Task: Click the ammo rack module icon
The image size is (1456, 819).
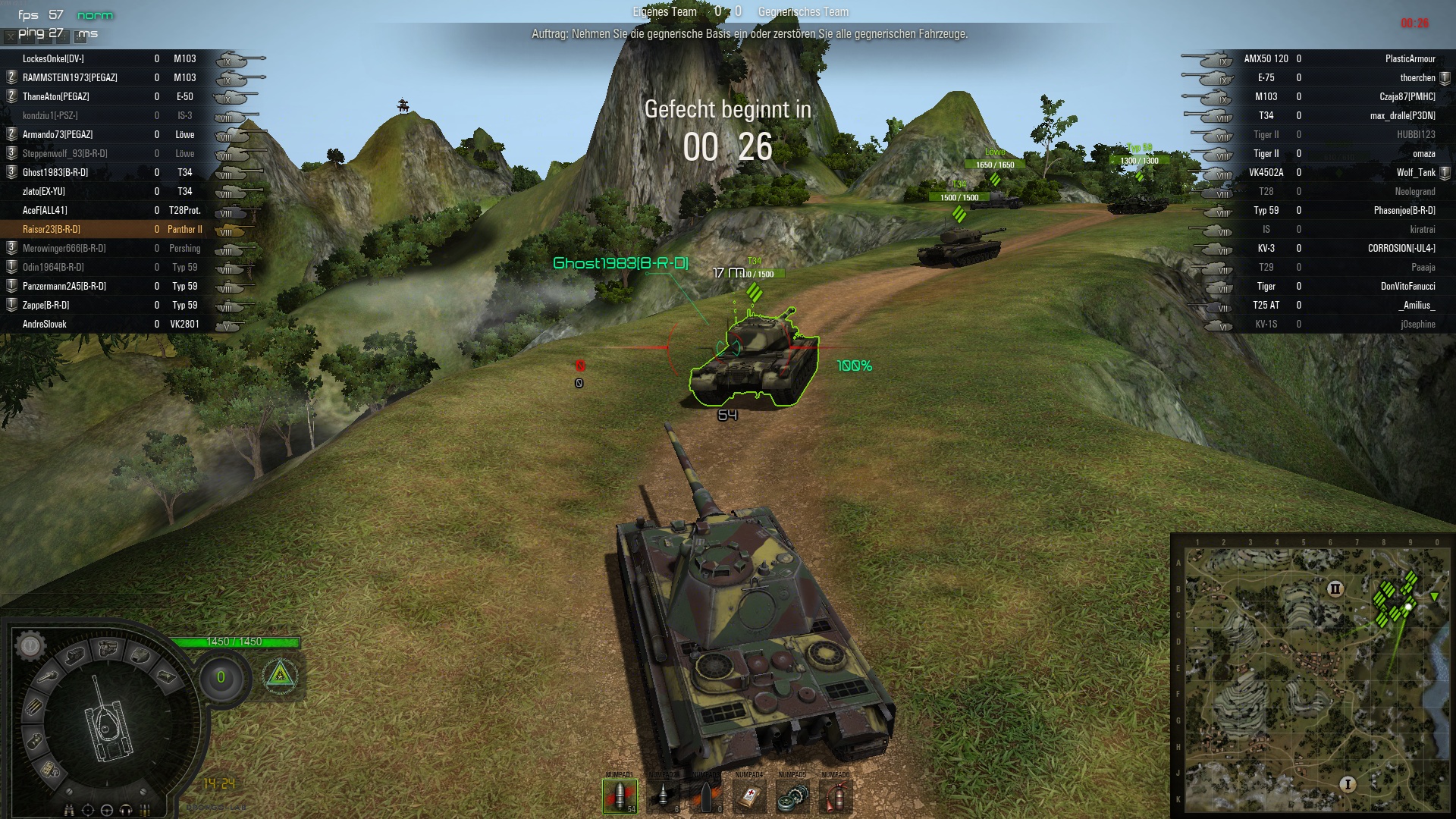Action: pyautogui.click(x=33, y=707)
